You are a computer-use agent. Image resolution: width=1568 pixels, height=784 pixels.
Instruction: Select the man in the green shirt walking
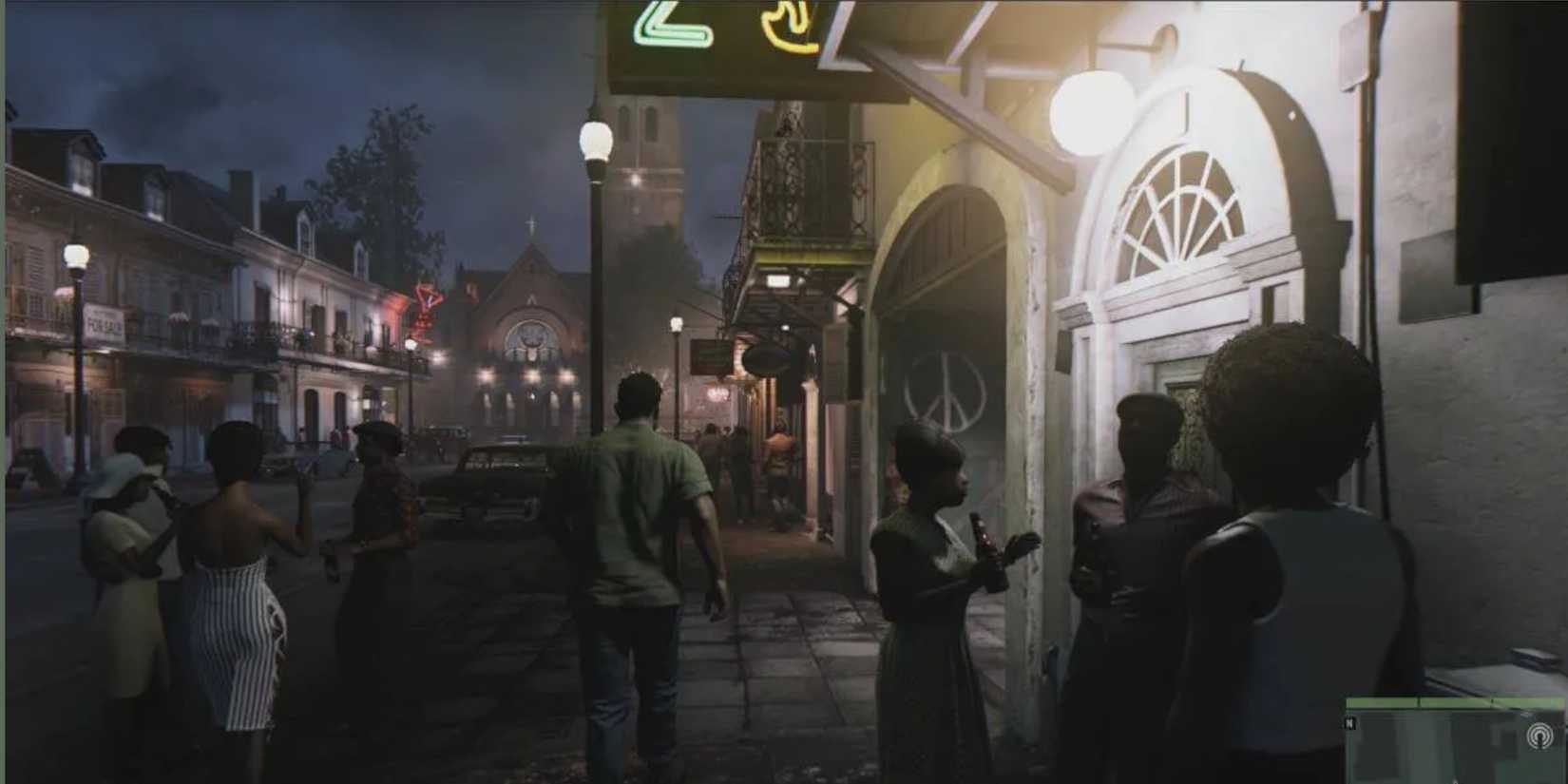[637, 504]
